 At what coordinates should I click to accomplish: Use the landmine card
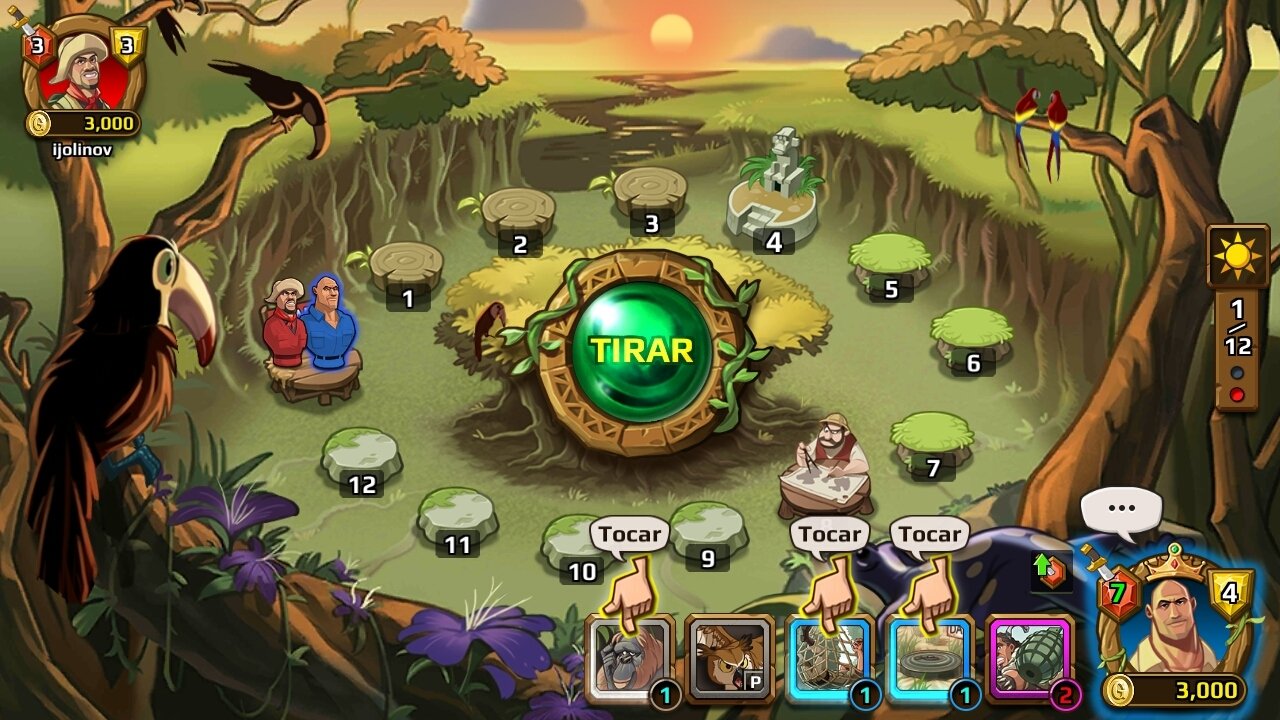pos(930,657)
